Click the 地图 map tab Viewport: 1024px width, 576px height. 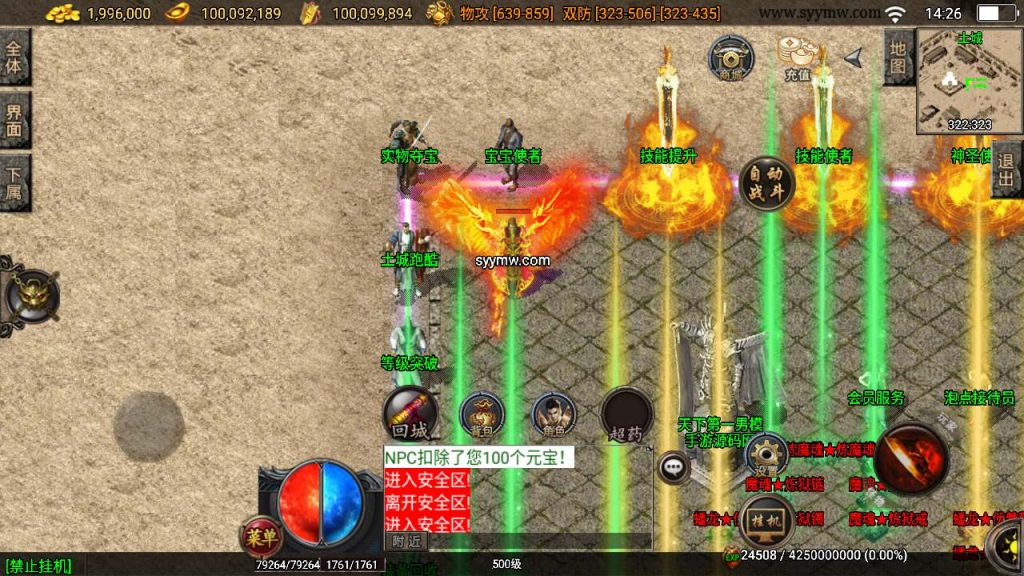(x=898, y=57)
